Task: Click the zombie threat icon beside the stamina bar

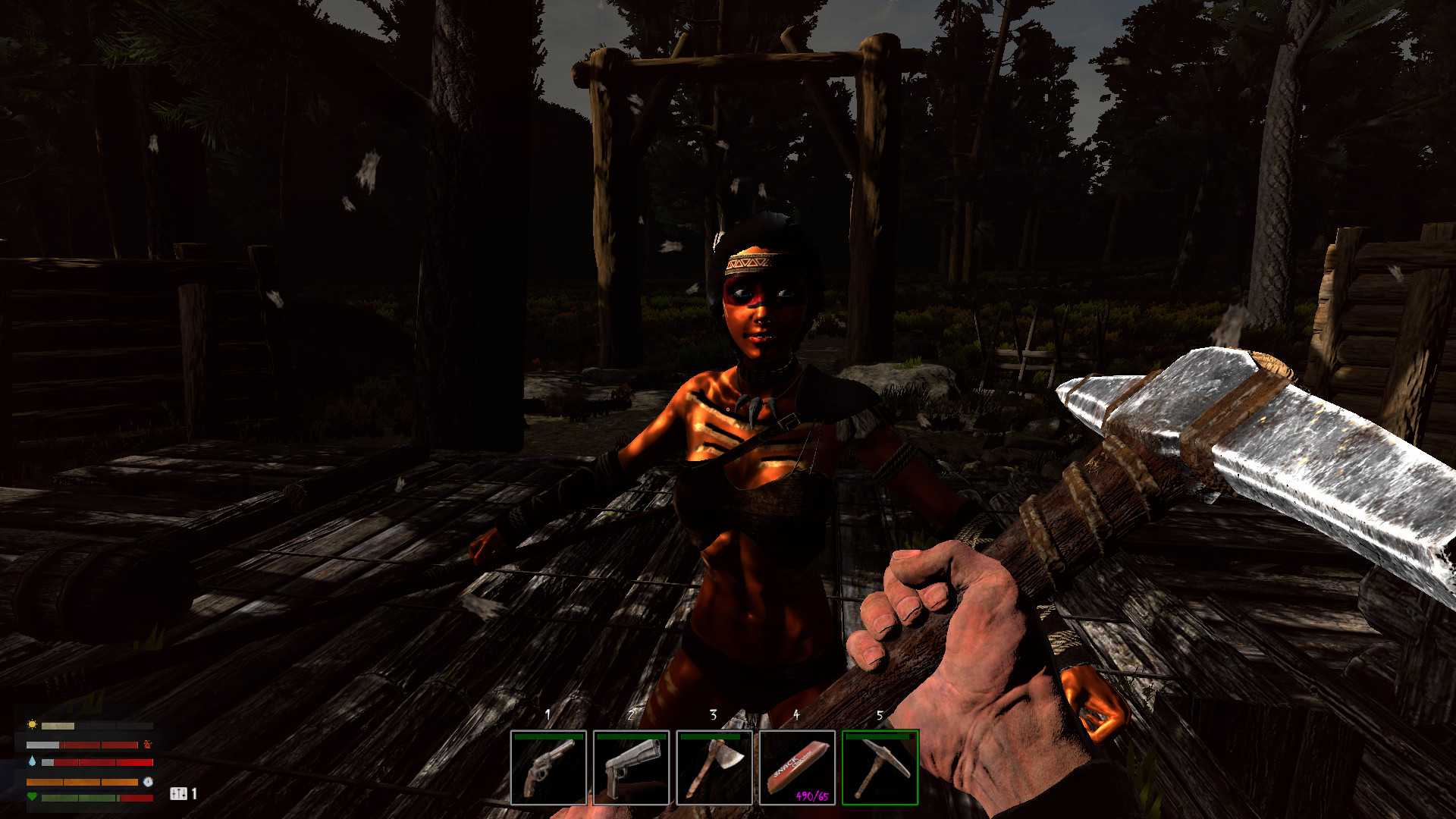Action: (x=148, y=745)
